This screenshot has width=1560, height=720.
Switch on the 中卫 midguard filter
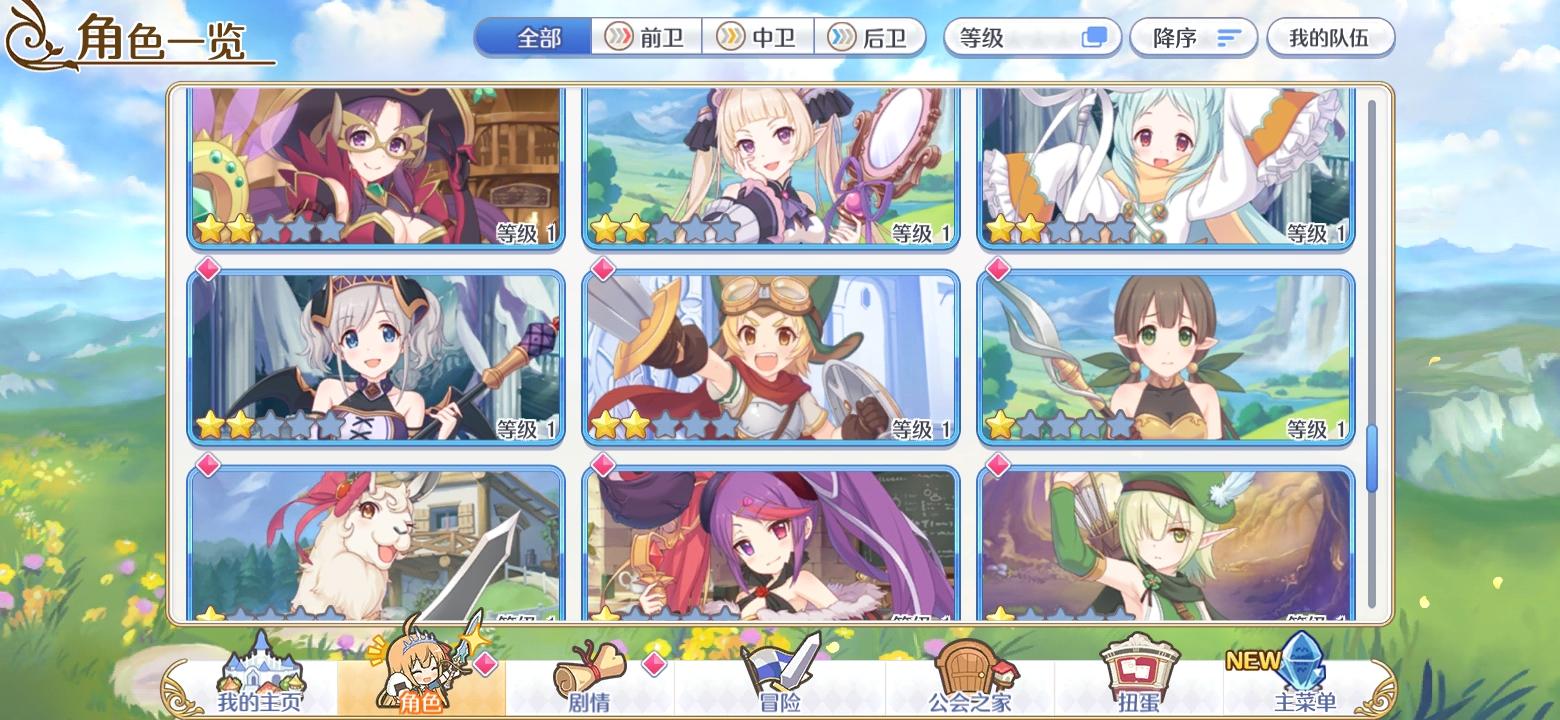(x=760, y=37)
